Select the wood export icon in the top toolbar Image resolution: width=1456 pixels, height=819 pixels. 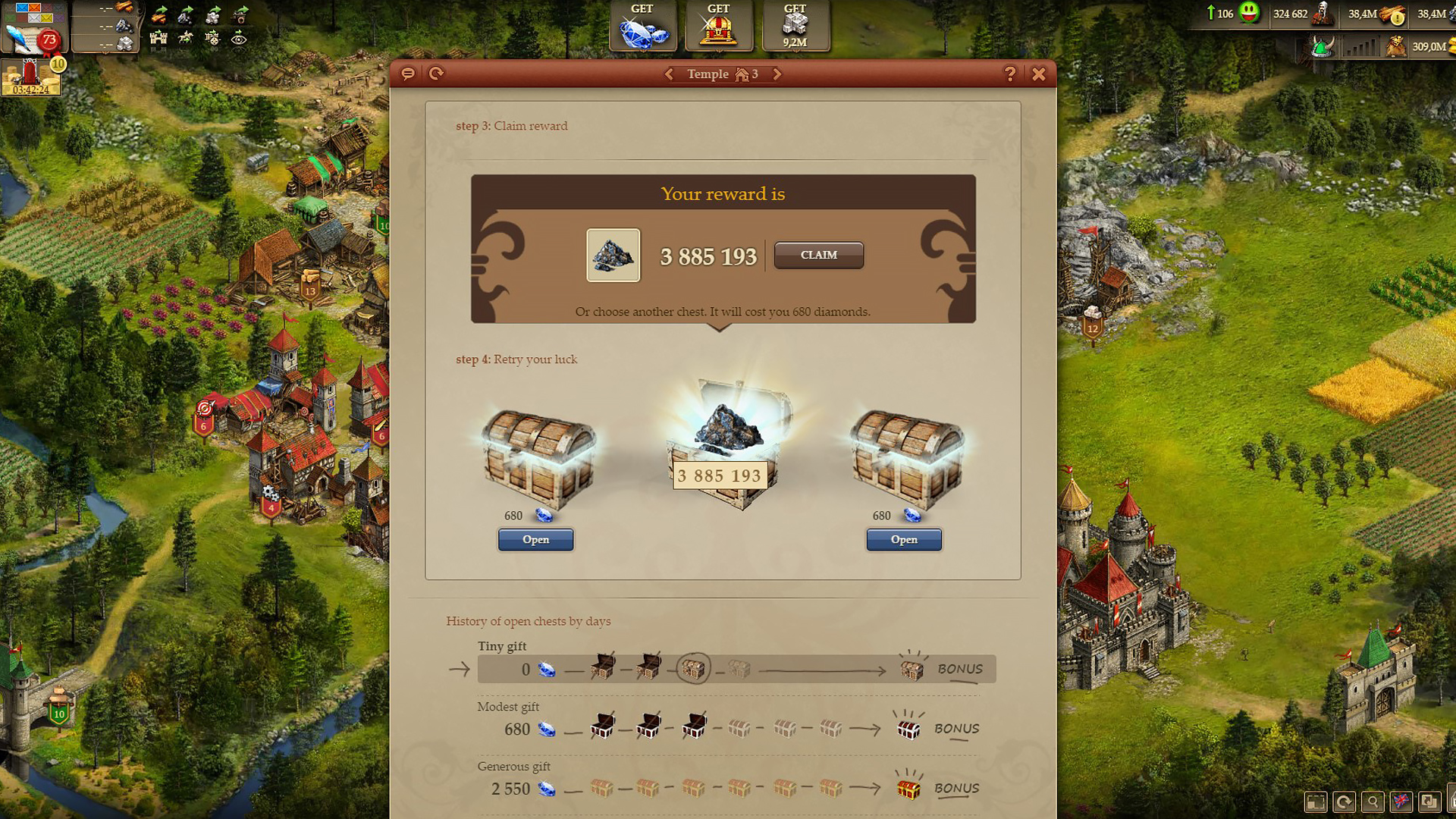click(x=159, y=17)
